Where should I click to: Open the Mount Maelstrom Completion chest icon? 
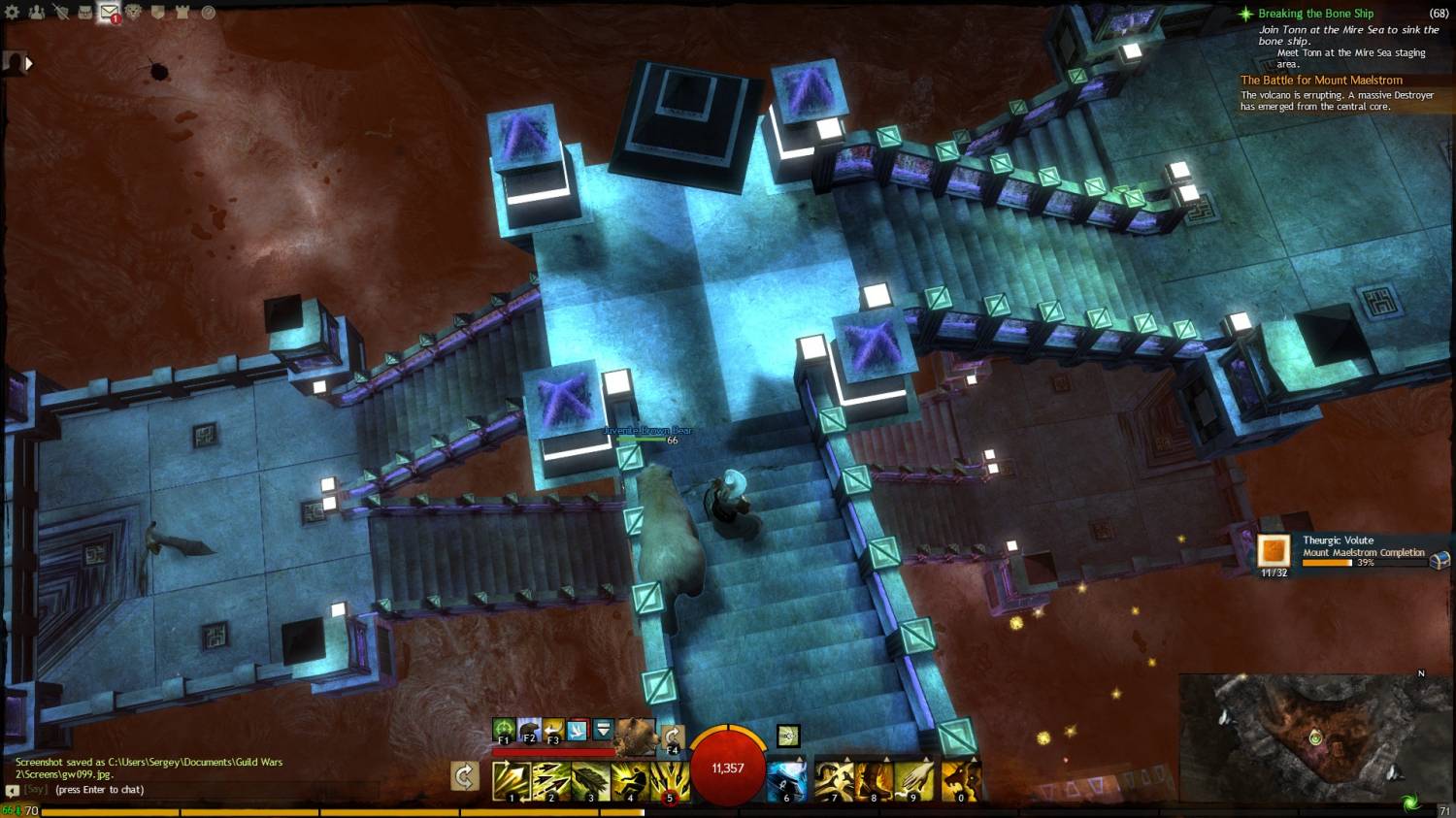(x=1440, y=560)
